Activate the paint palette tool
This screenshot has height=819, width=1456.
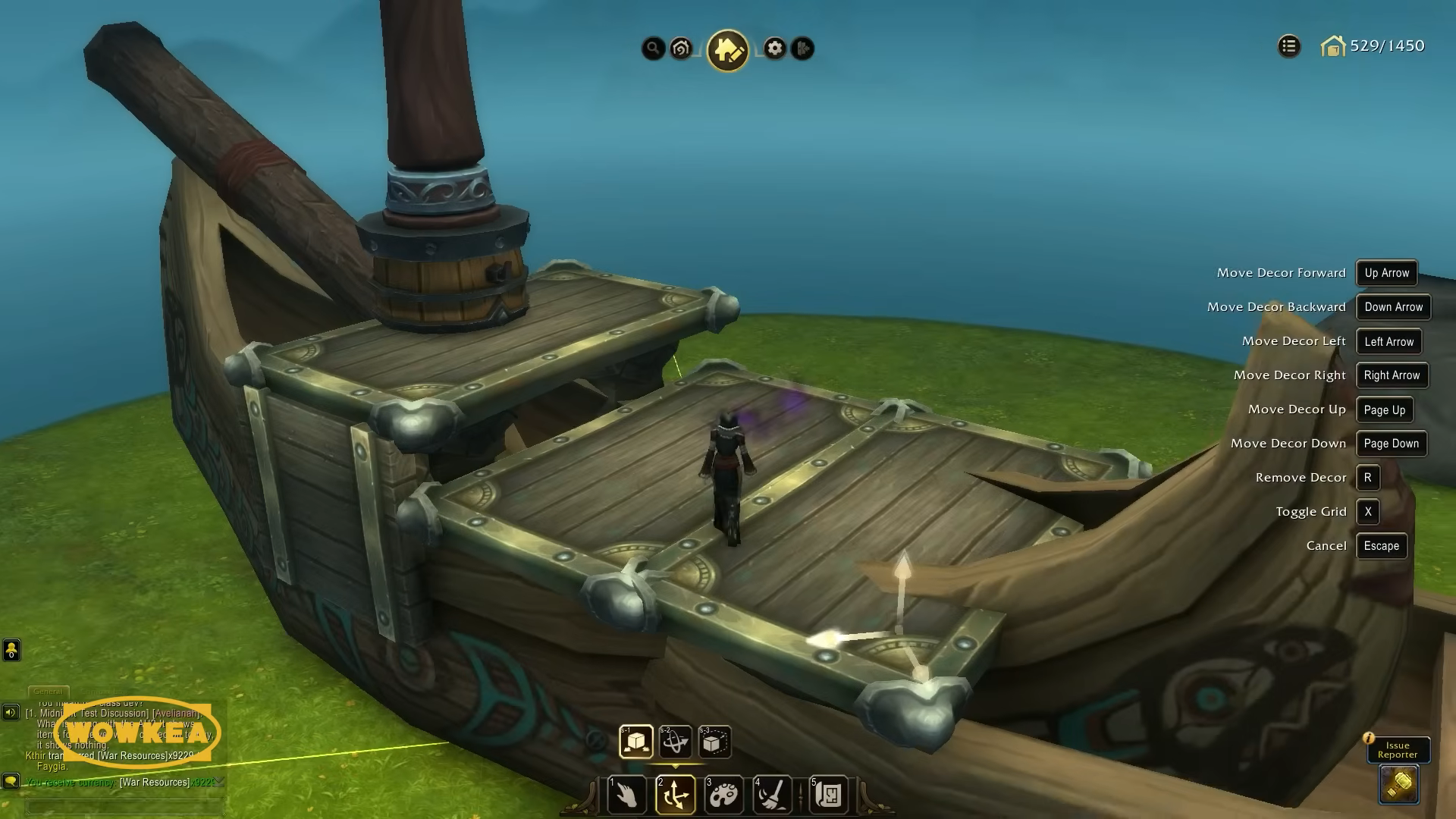tap(723, 794)
